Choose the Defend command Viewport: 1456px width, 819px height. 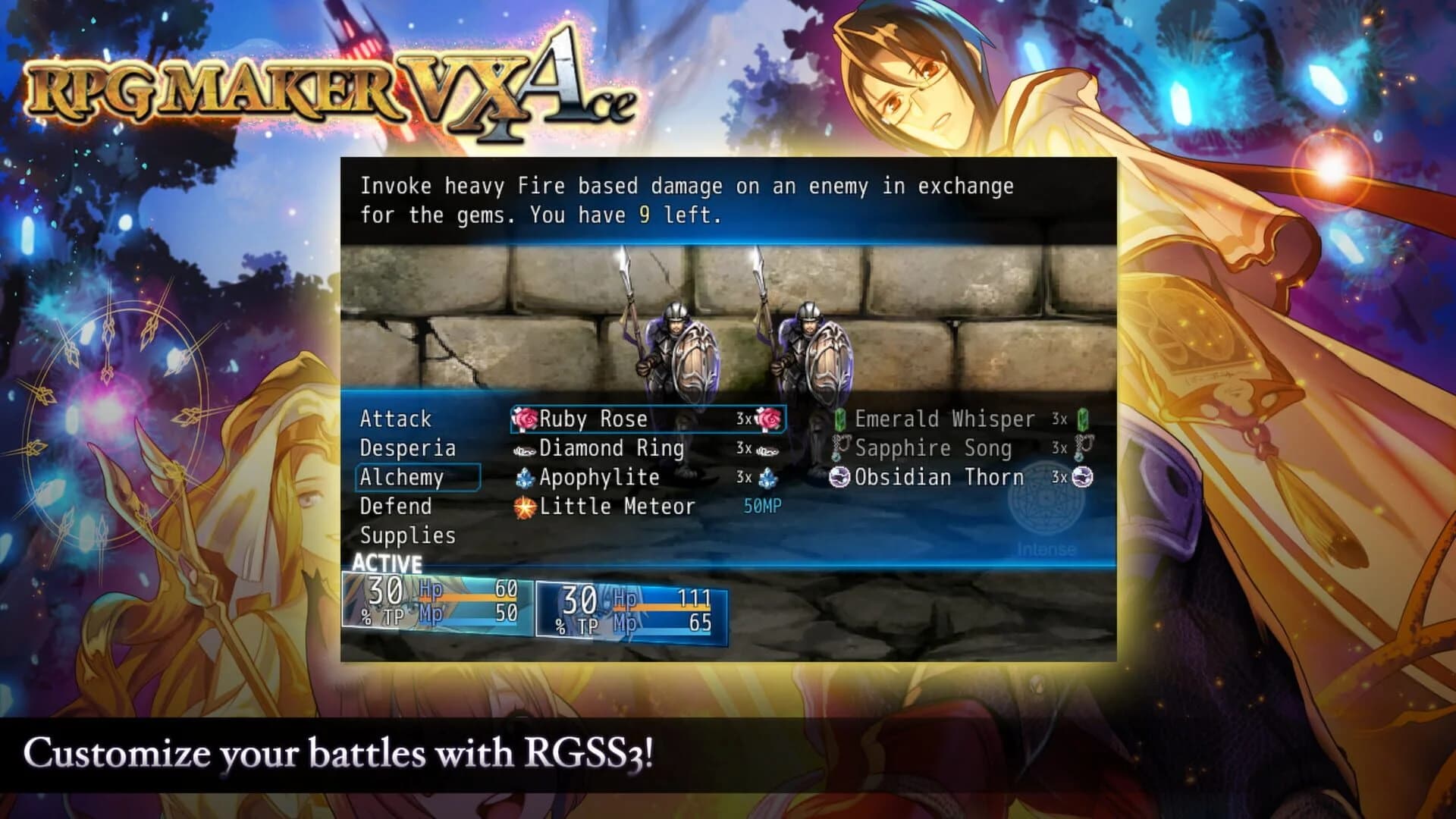pyautogui.click(x=395, y=507)
